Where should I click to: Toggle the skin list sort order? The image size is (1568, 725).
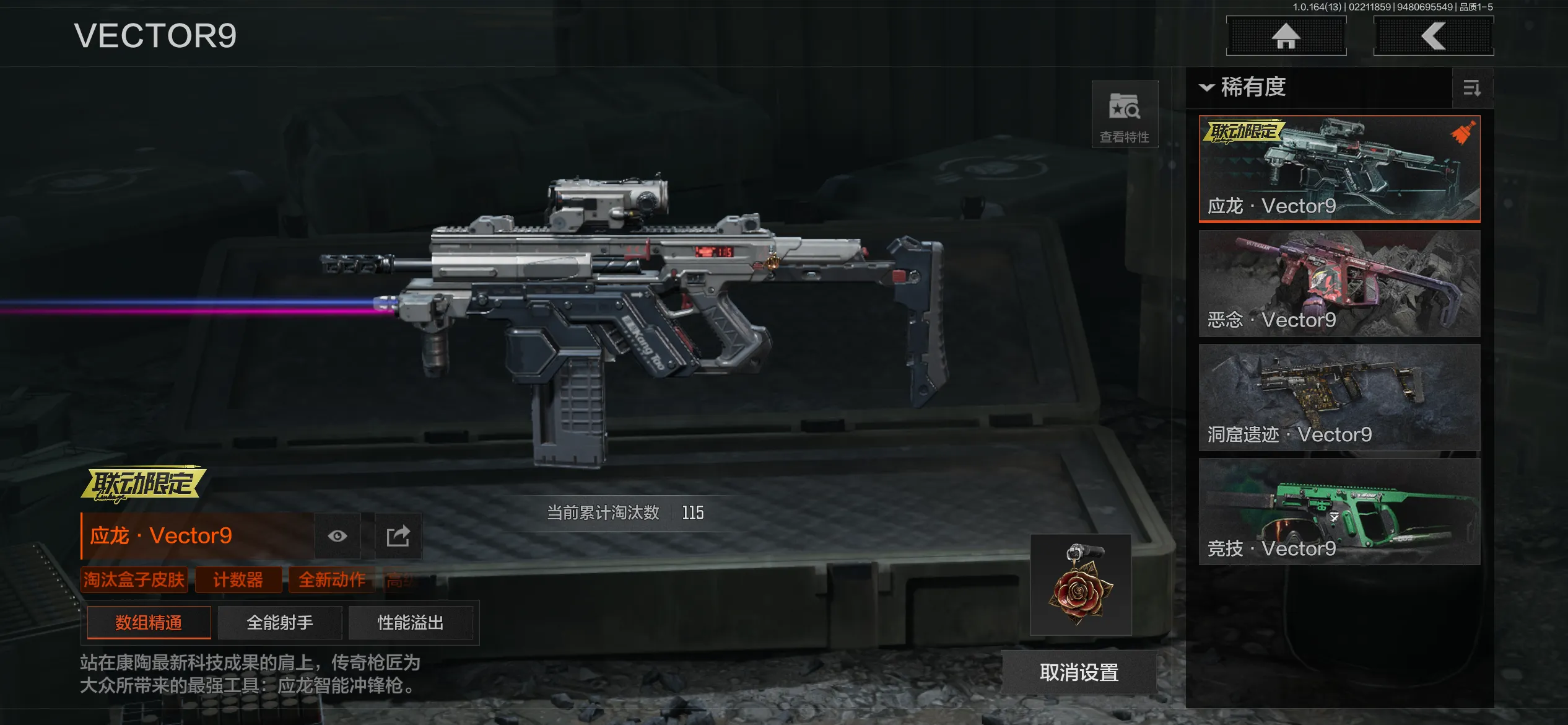tap(1471, 88)
